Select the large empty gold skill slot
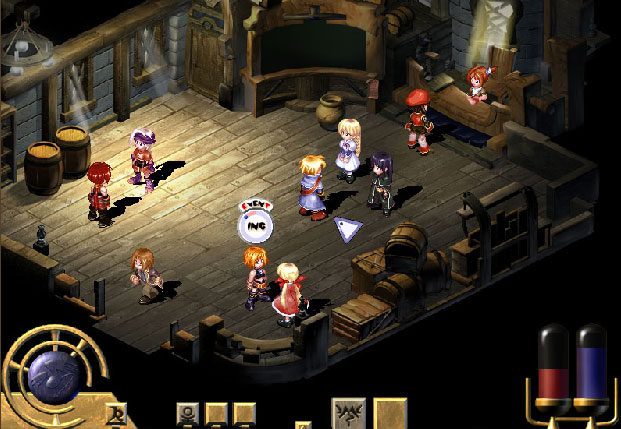This screenshot has width=621, height=429. pyautogui.click(x=390, y=413)
